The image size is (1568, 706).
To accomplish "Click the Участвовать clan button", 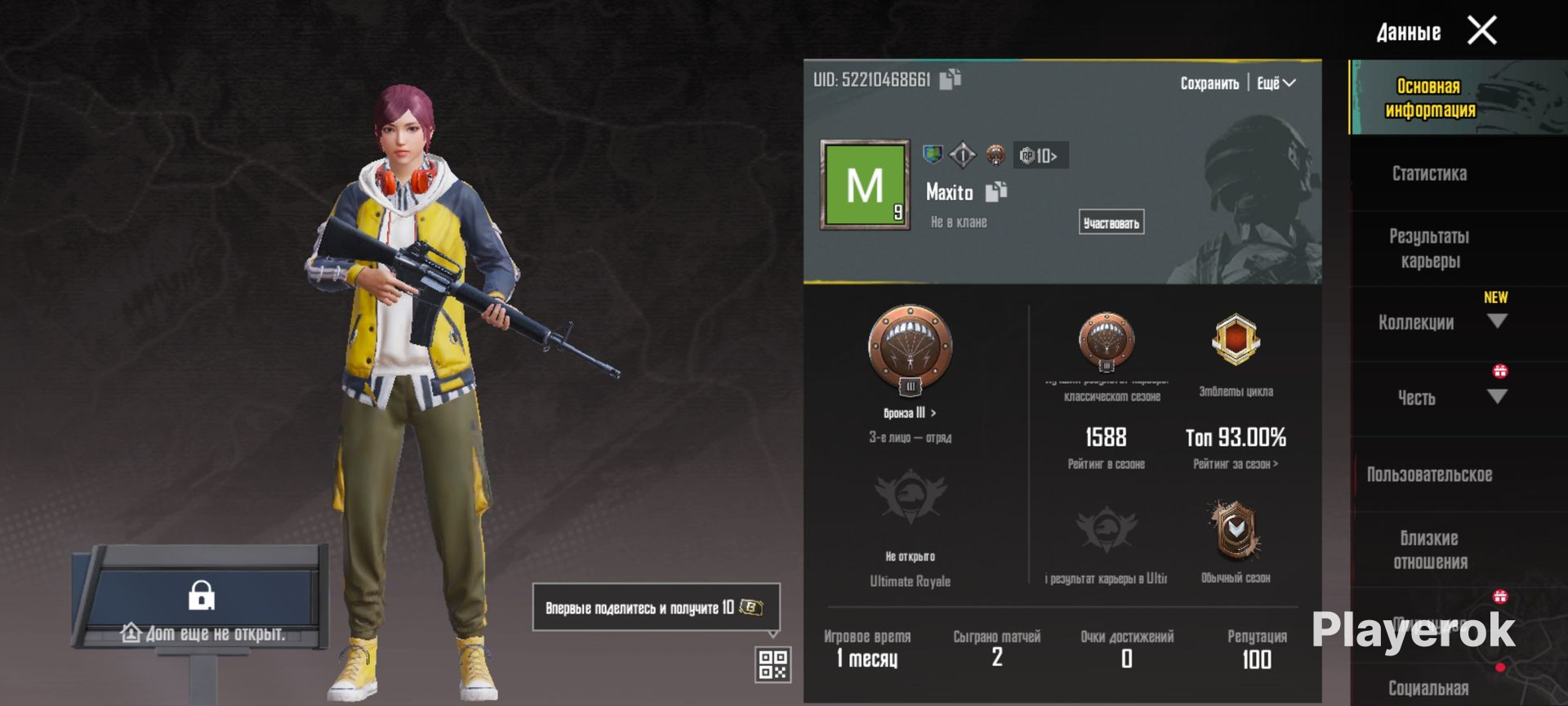I will (x=1111, y=222).
